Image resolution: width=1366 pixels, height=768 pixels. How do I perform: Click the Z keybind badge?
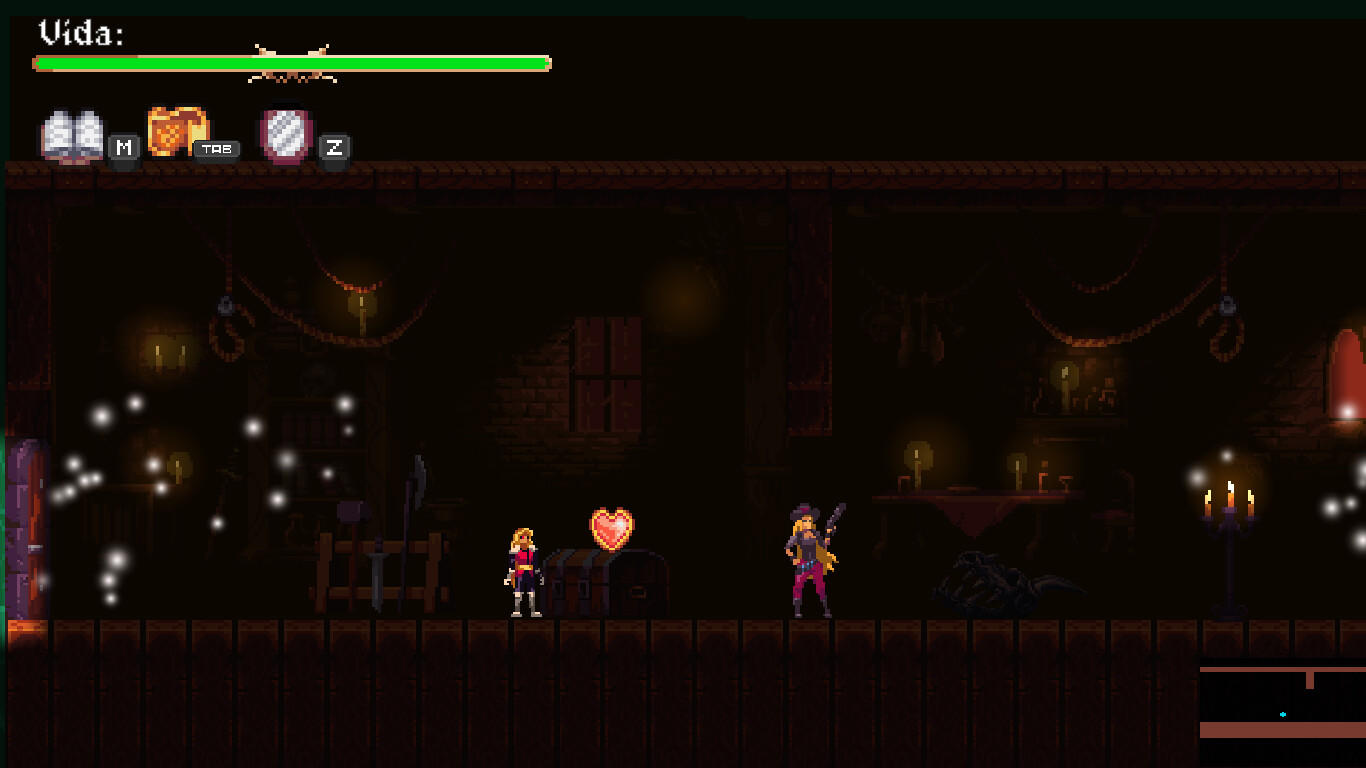[x=335, y=148]
